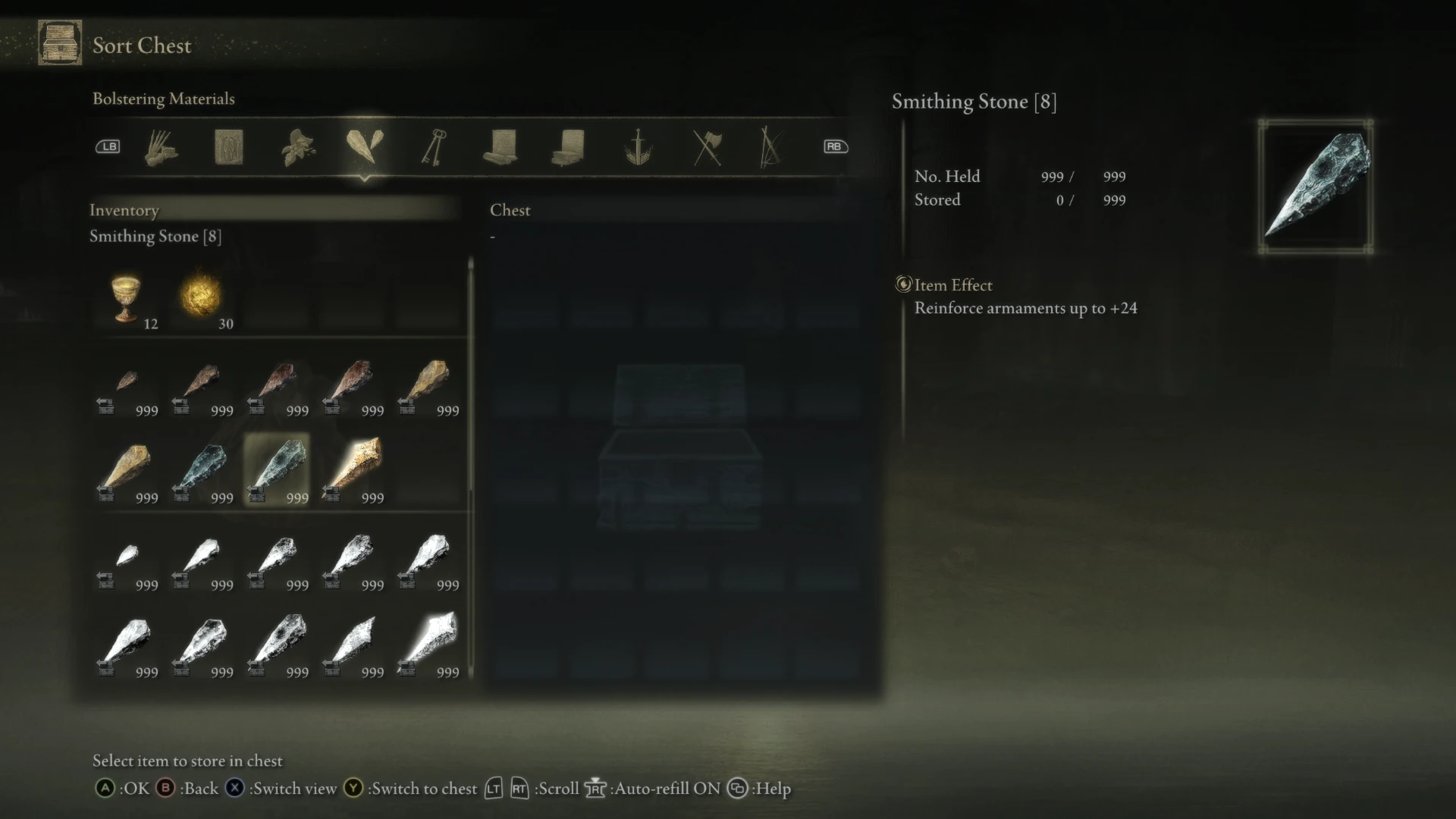Click the painting category icon
The height and width of the screenshot is (819, 1456).
(x=229, y=148)
